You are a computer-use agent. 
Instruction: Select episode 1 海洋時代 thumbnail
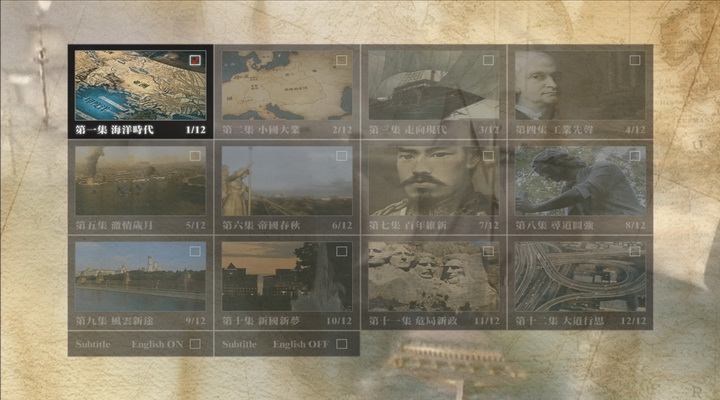140,91
